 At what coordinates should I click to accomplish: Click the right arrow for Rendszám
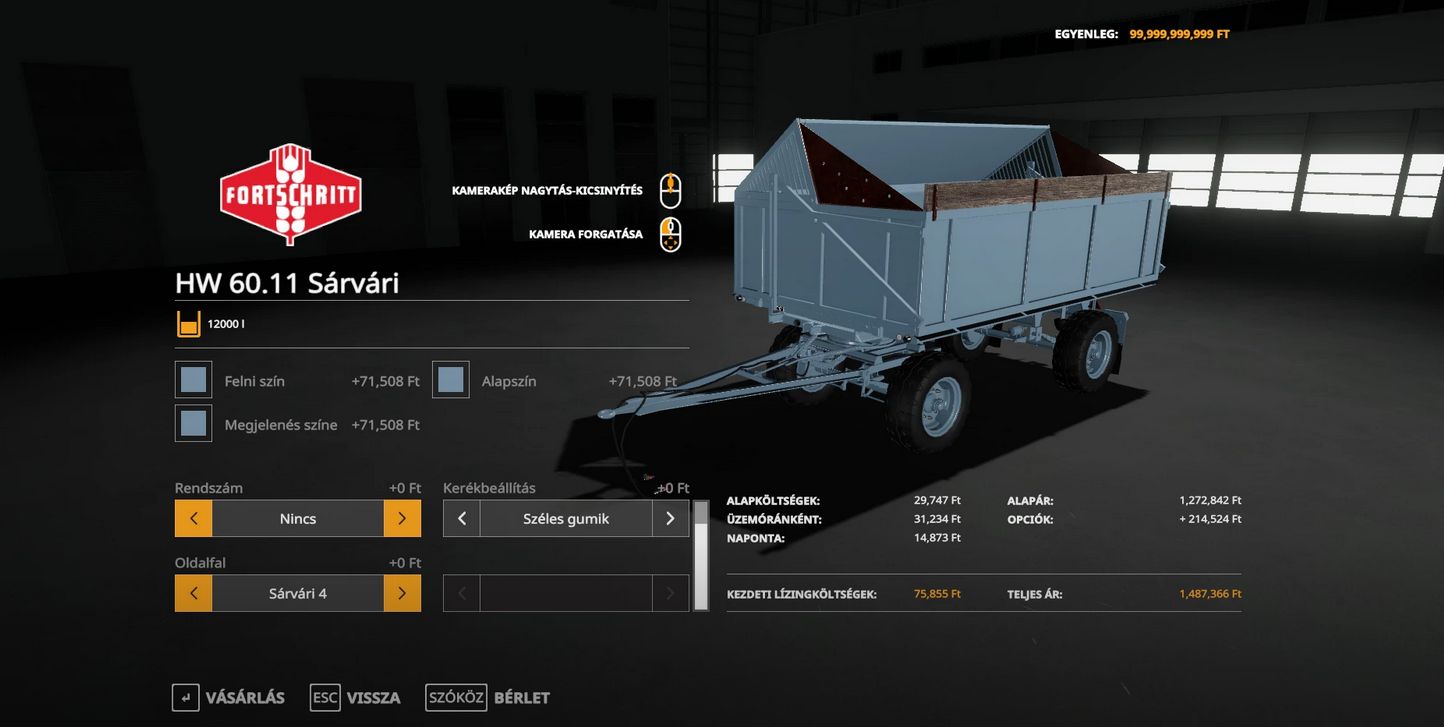pos(402,519)
